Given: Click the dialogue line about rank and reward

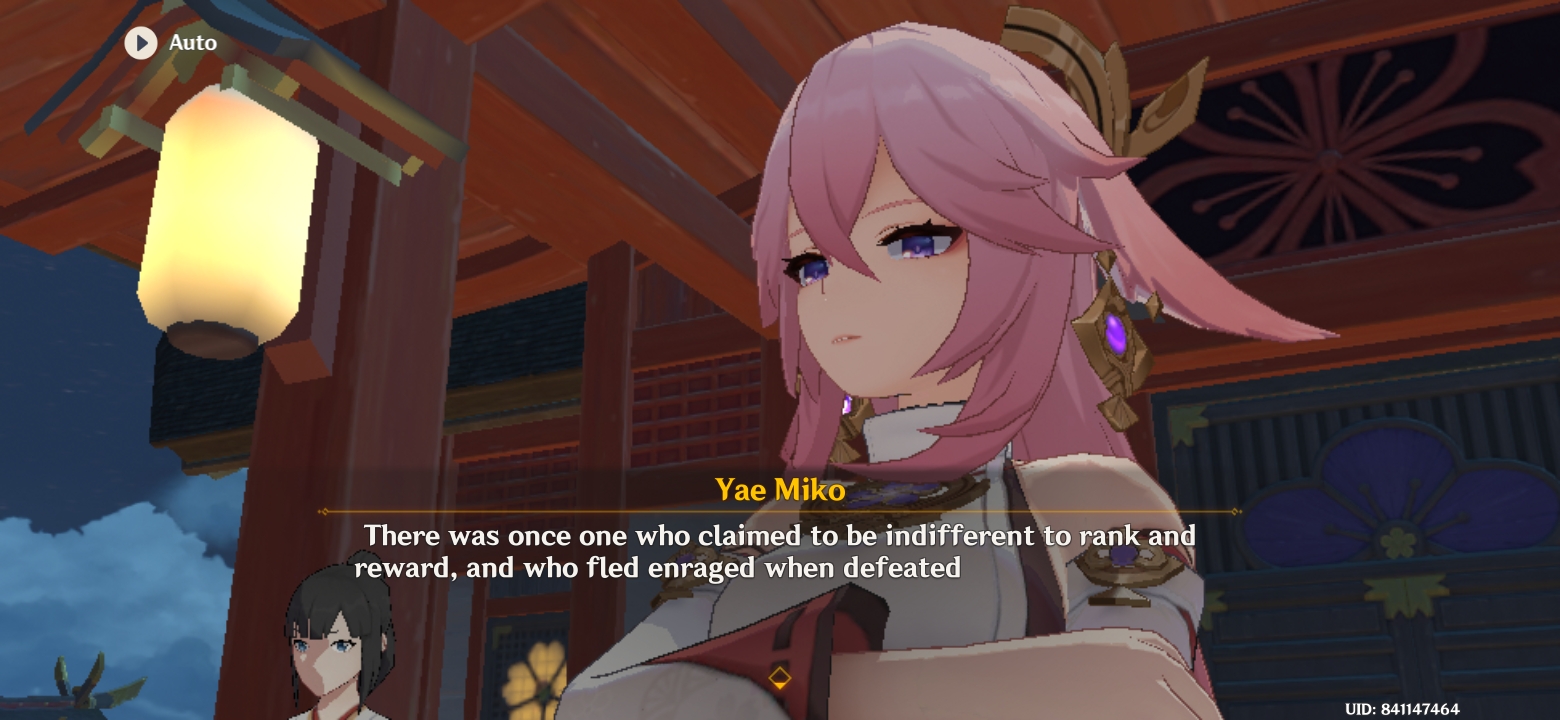Looking at the screenshot, I should tap(778, 551).
